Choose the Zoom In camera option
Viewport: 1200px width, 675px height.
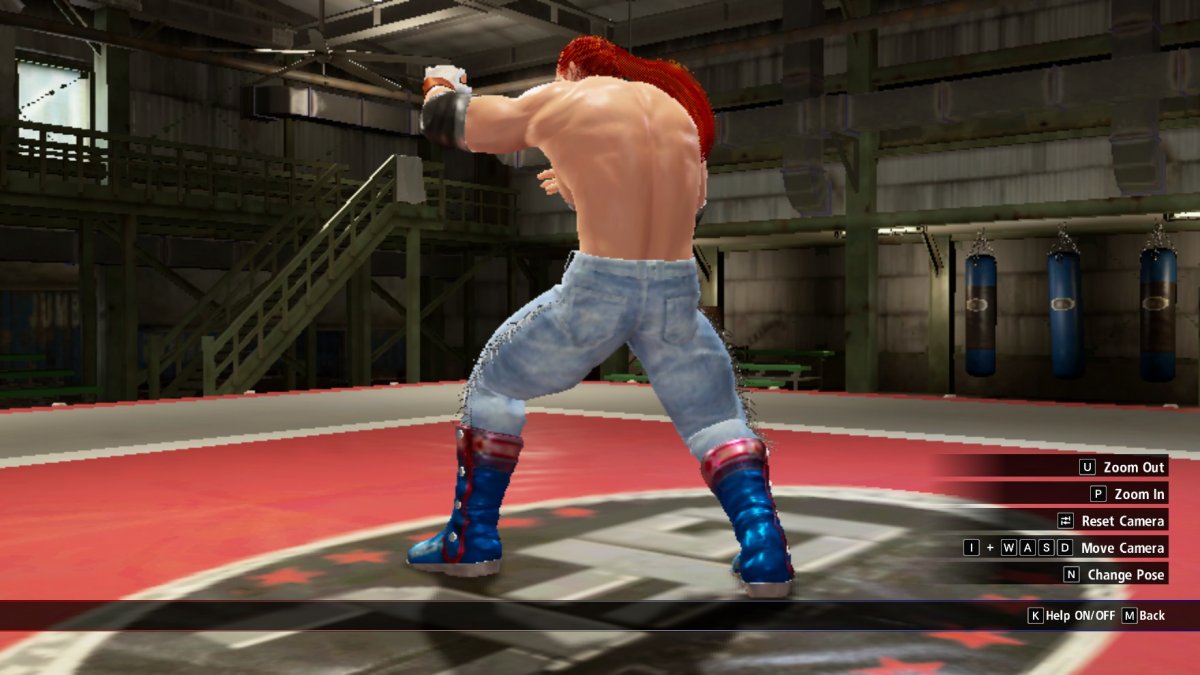[1138, 494]
